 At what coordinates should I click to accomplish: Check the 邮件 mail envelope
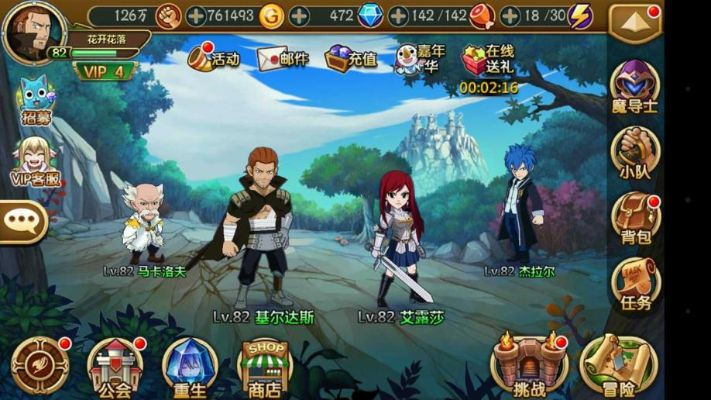[281, 58]
